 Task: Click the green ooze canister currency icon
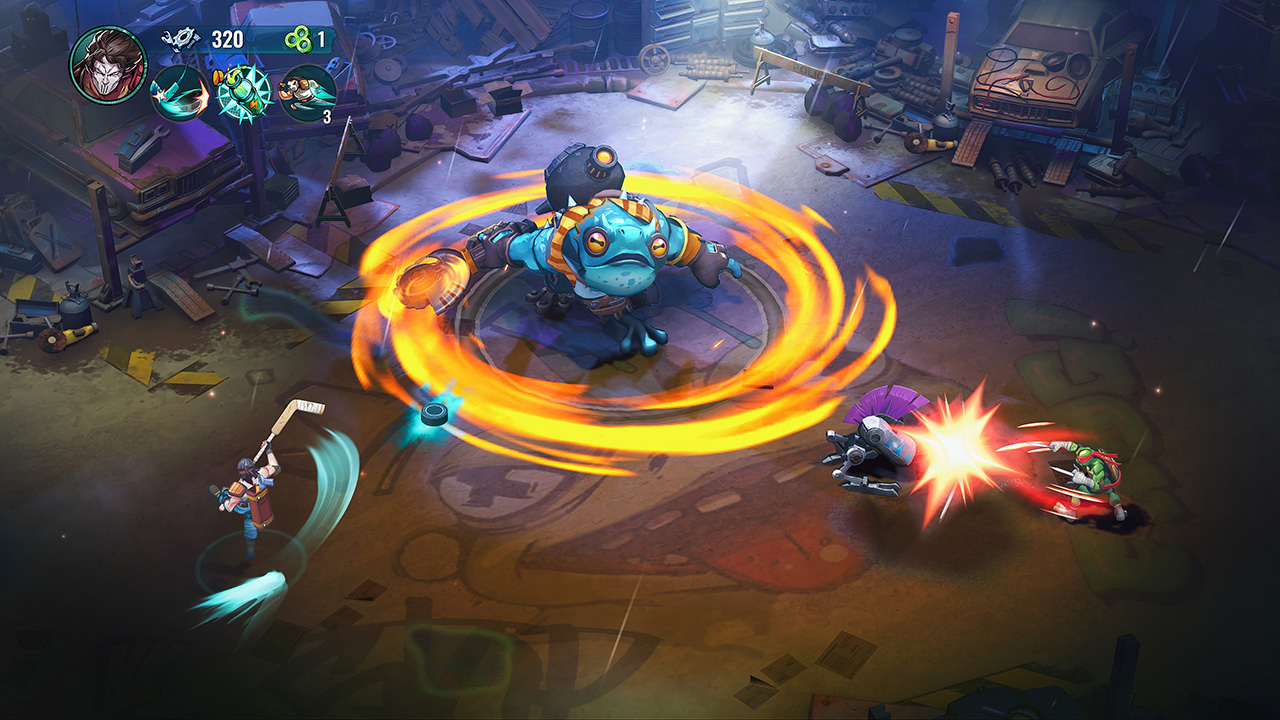(298, 39)
